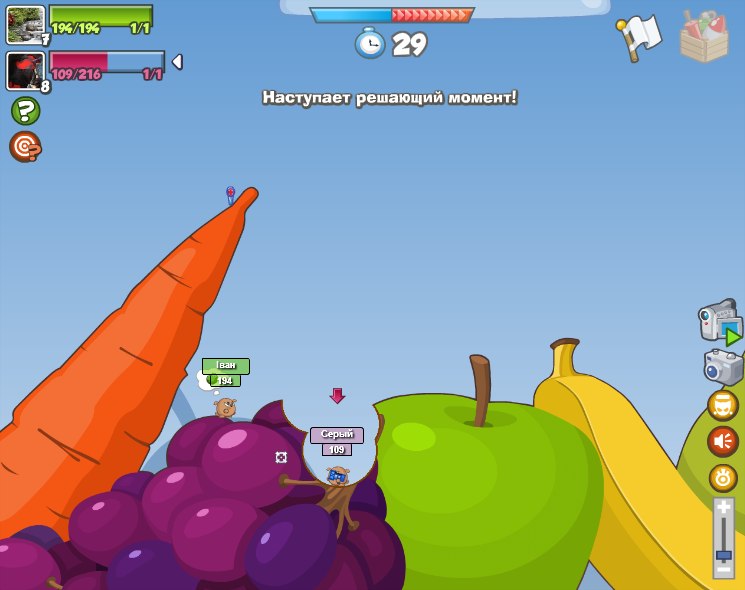Screen dimensions: 745x590
Task: Click the orange target hint button
Action: click(x=25, y=147)
